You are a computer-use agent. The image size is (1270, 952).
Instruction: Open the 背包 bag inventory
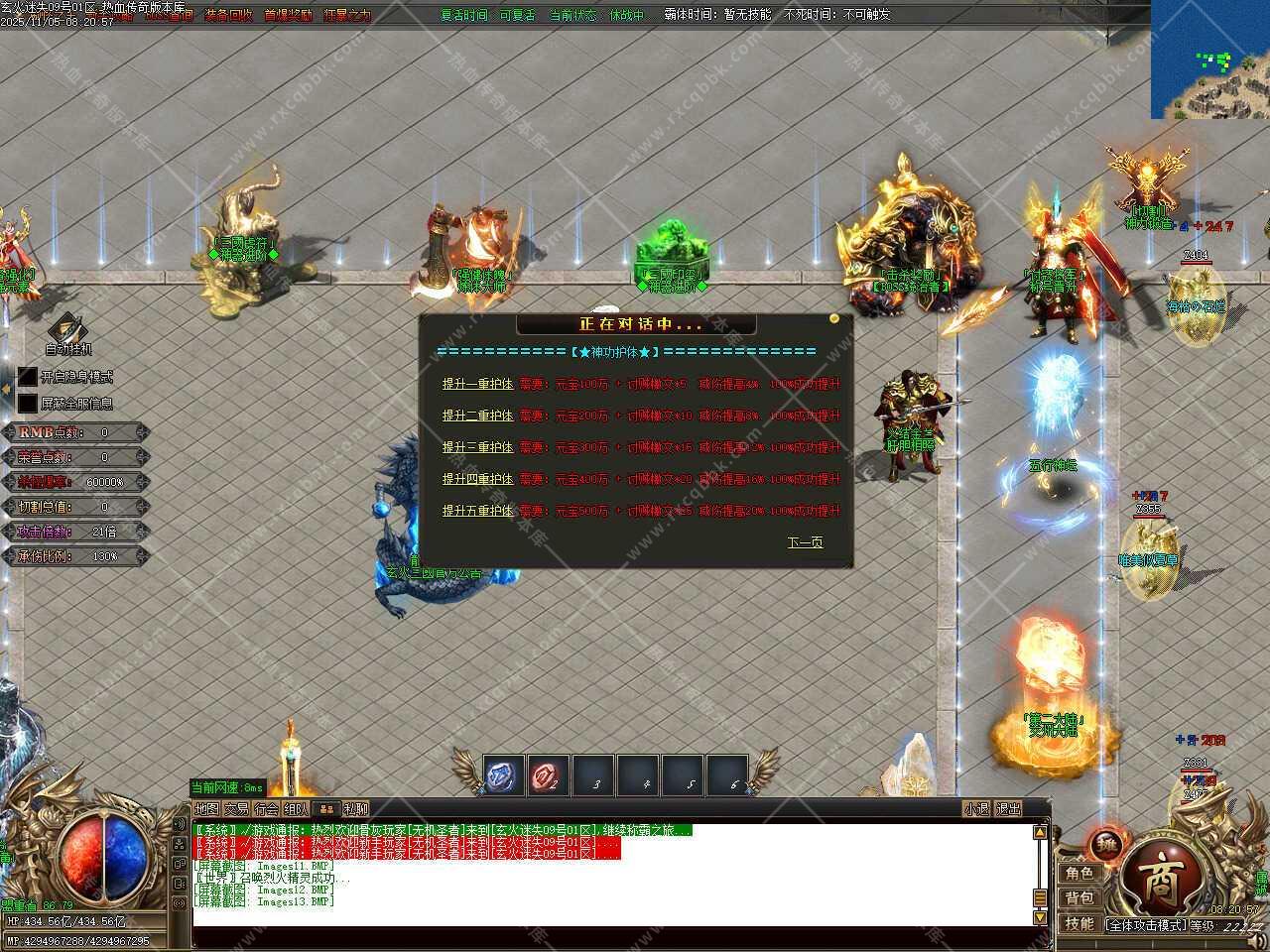[1079, 898]
